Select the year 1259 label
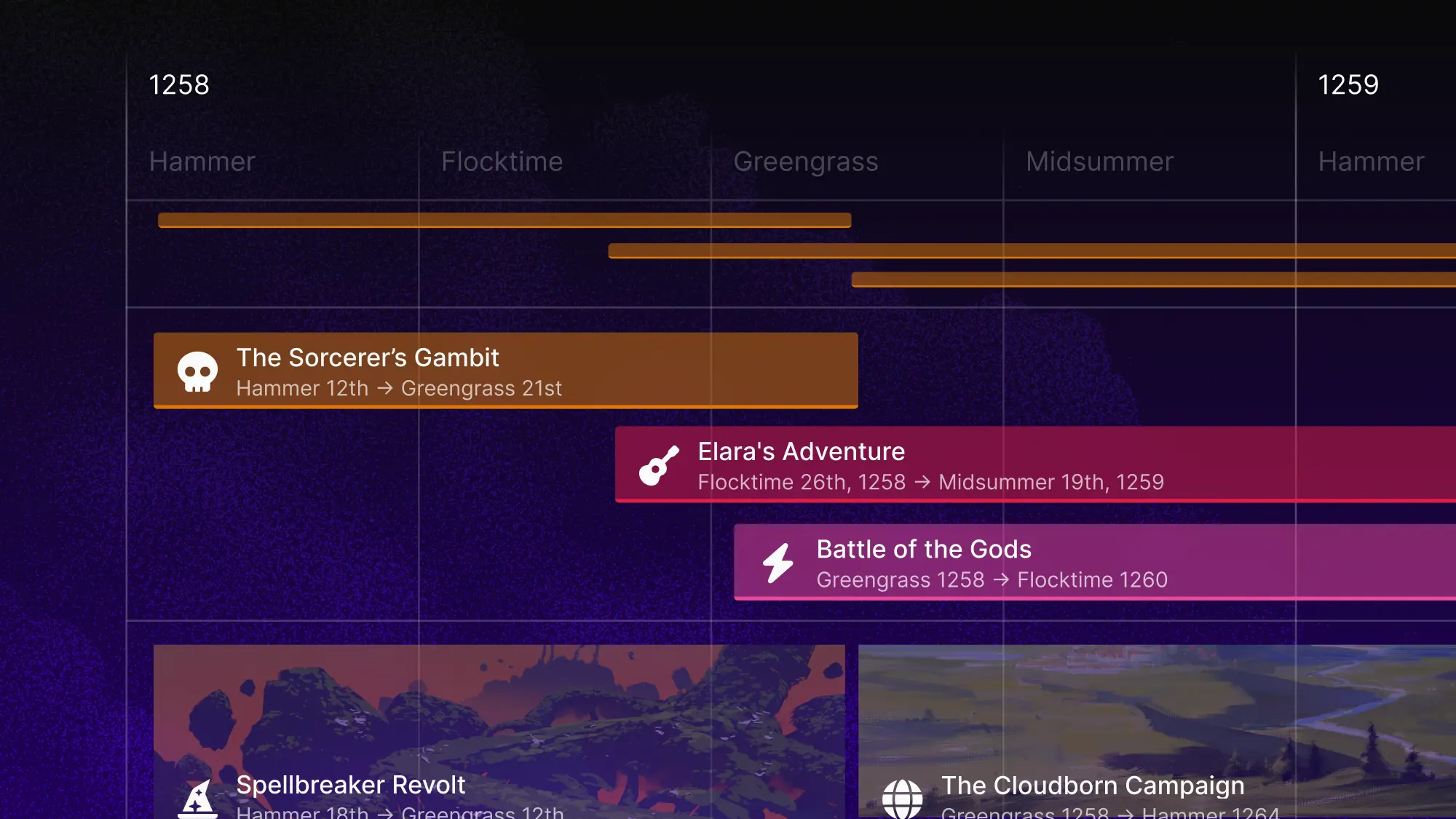The width and height of the screenshot is (1456, 819). (x=1348, y=85)
